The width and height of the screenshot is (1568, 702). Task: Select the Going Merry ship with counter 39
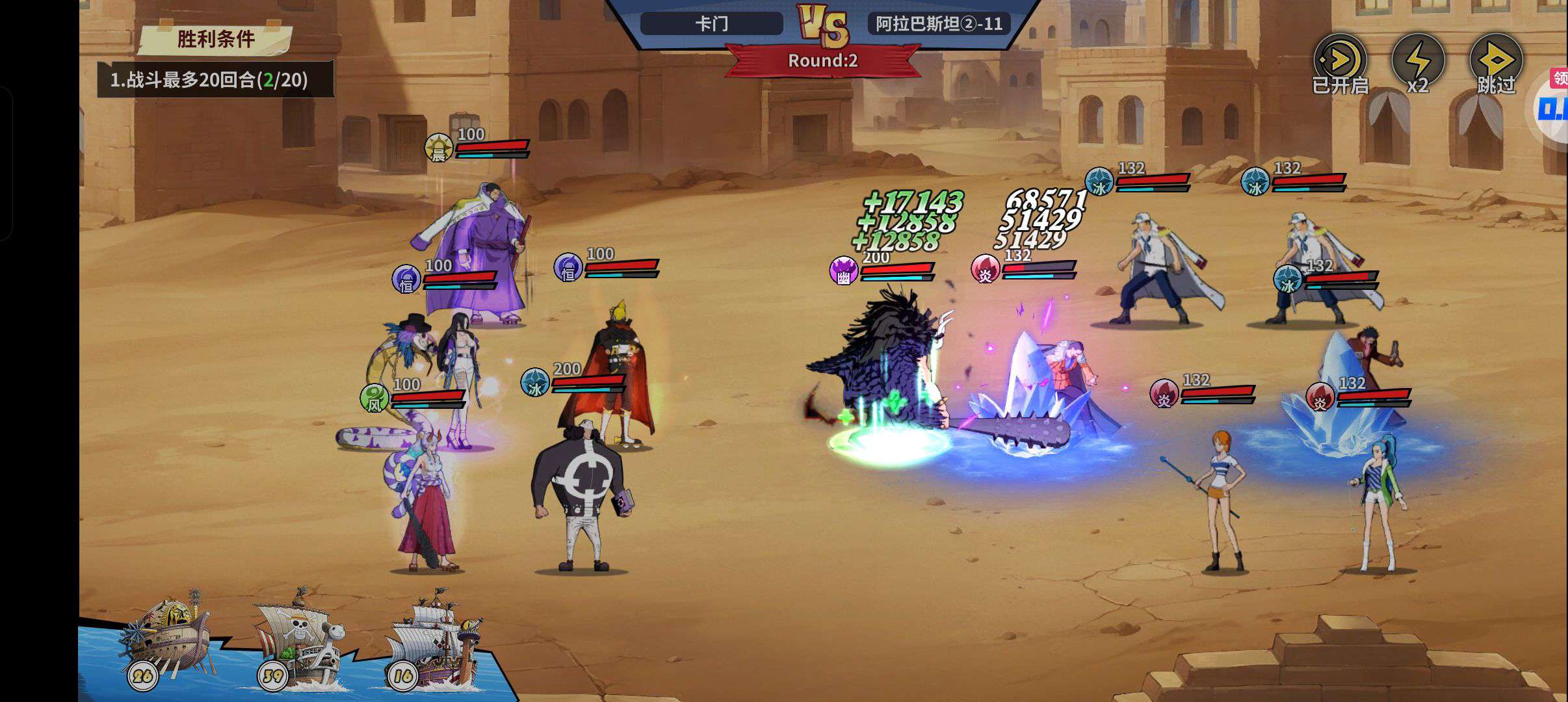tap(298, 640)
